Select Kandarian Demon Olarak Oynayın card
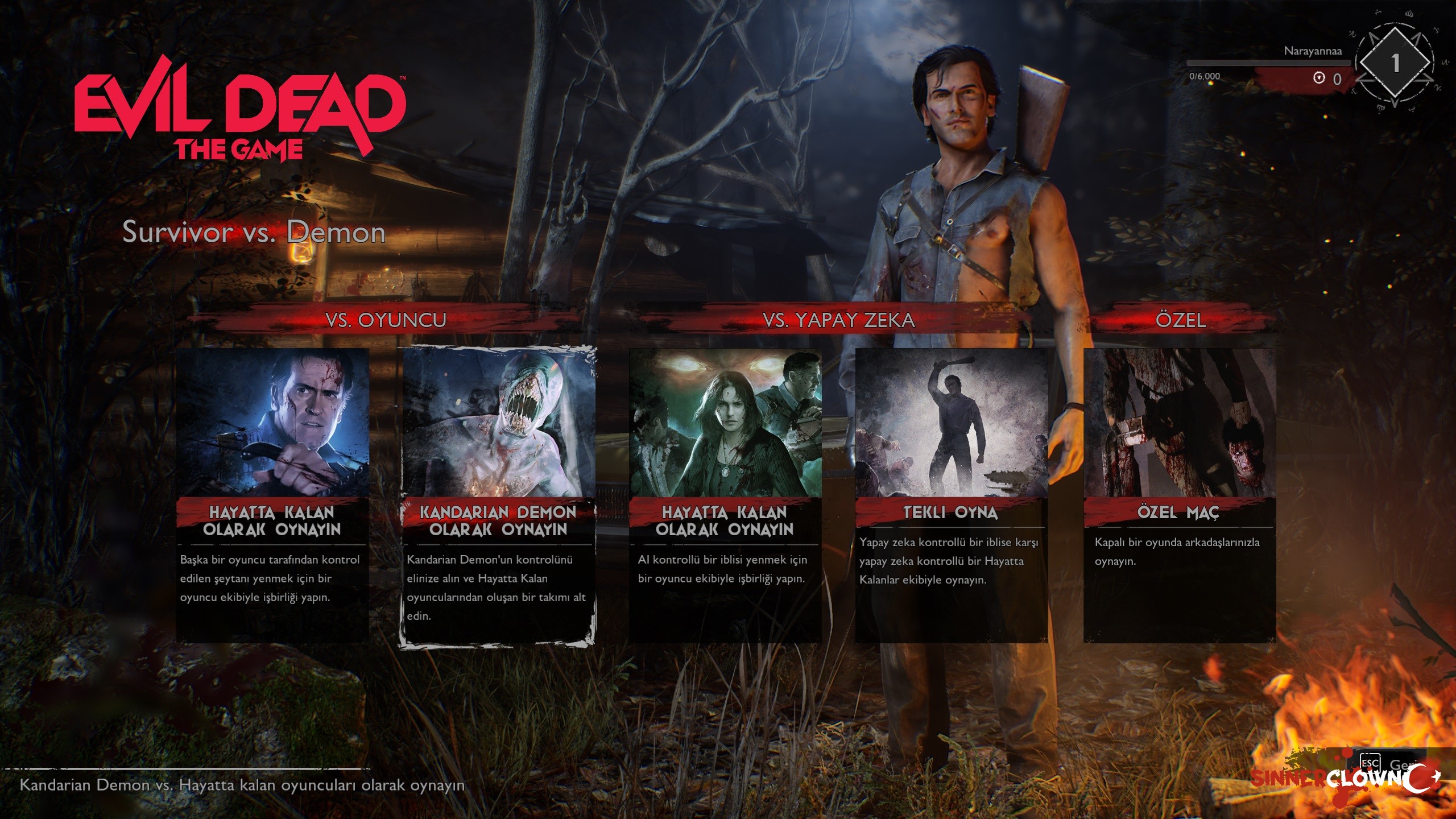The width and height of the screenshot is (1456, 819). pos(498,495)
